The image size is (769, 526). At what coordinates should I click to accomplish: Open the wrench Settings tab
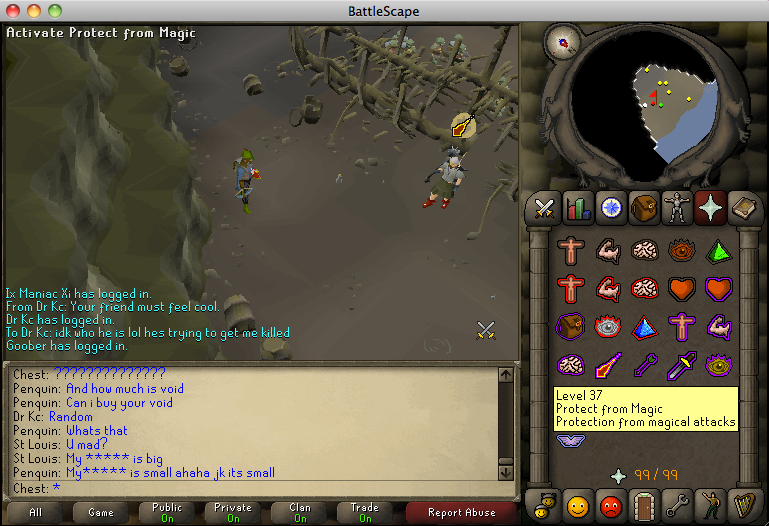click(x=677, y=503)
